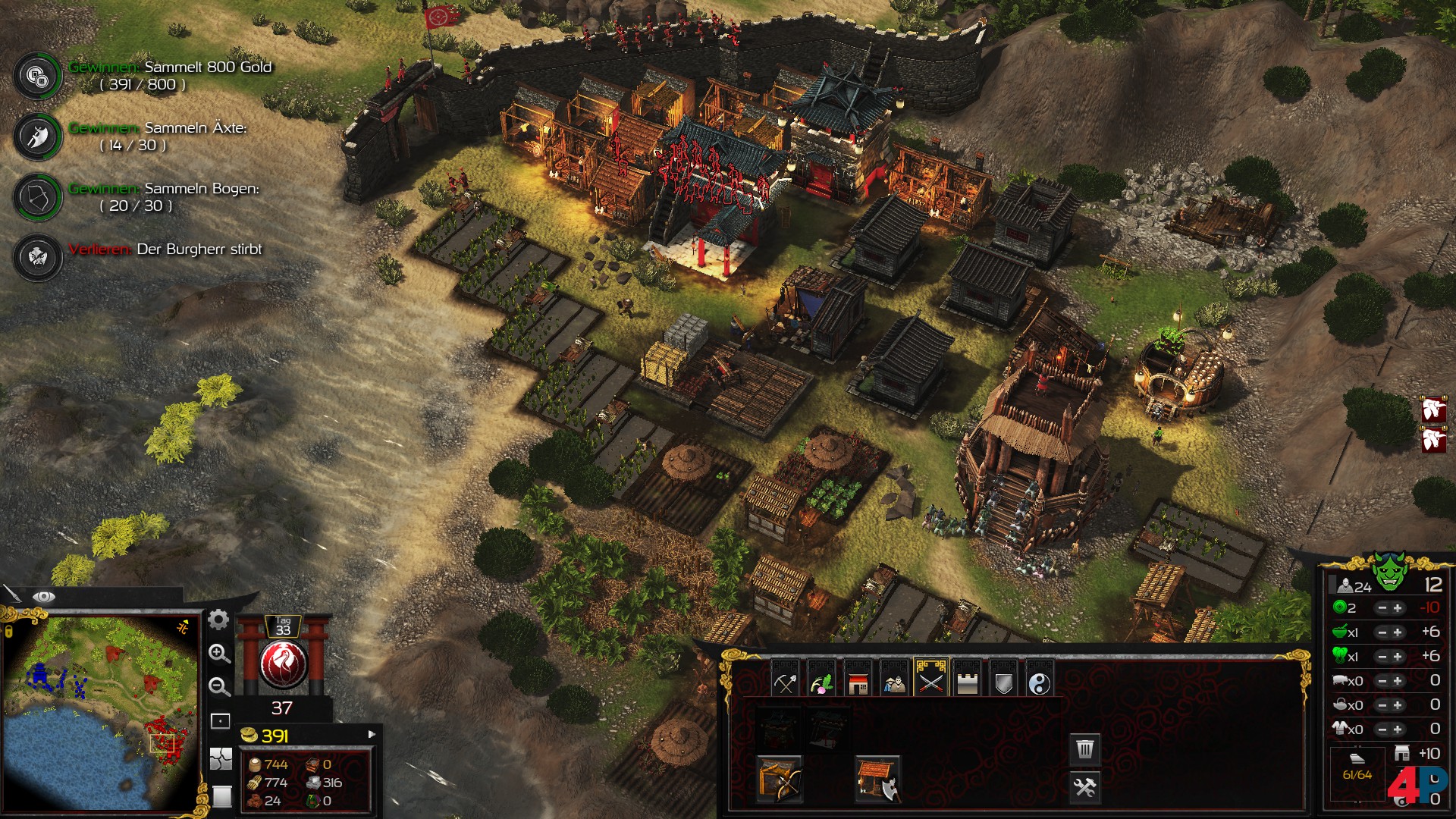Click the gold collection objective icon
Screen dimensions: 1456x819
(x=37, y=75)
